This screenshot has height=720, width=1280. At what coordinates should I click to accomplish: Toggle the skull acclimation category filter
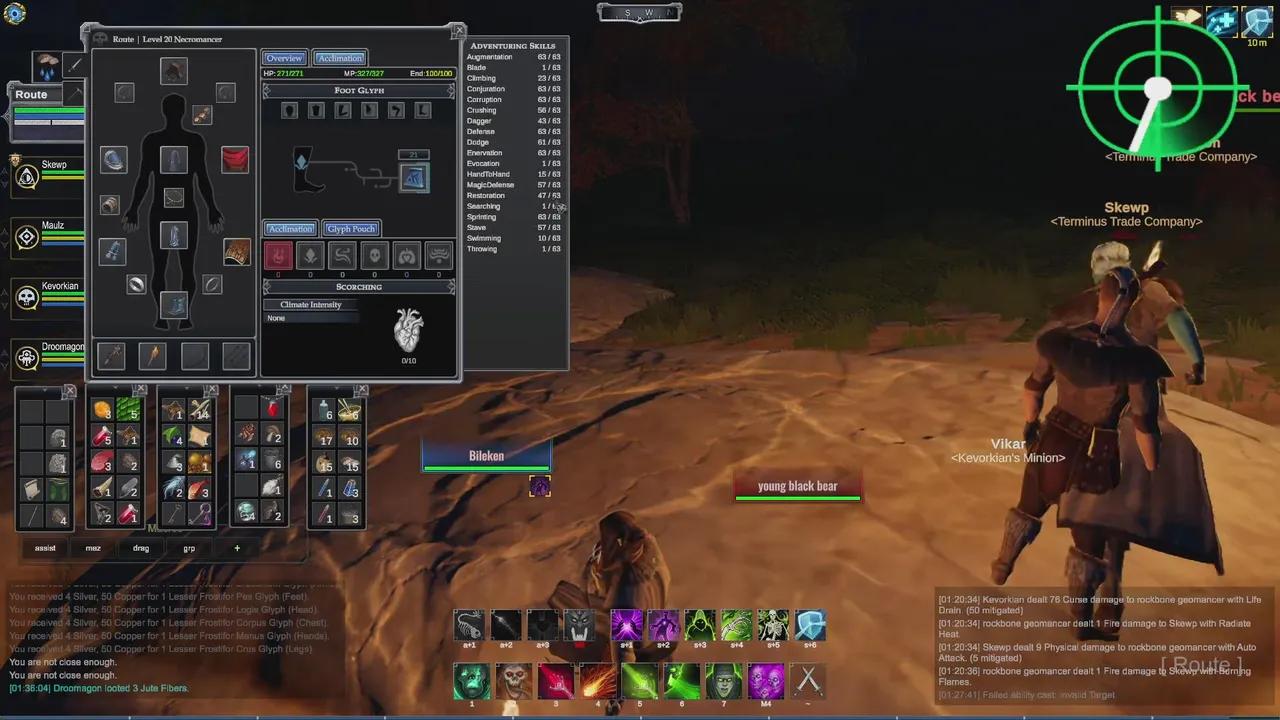pyautogui.click(x=374, y=256)
